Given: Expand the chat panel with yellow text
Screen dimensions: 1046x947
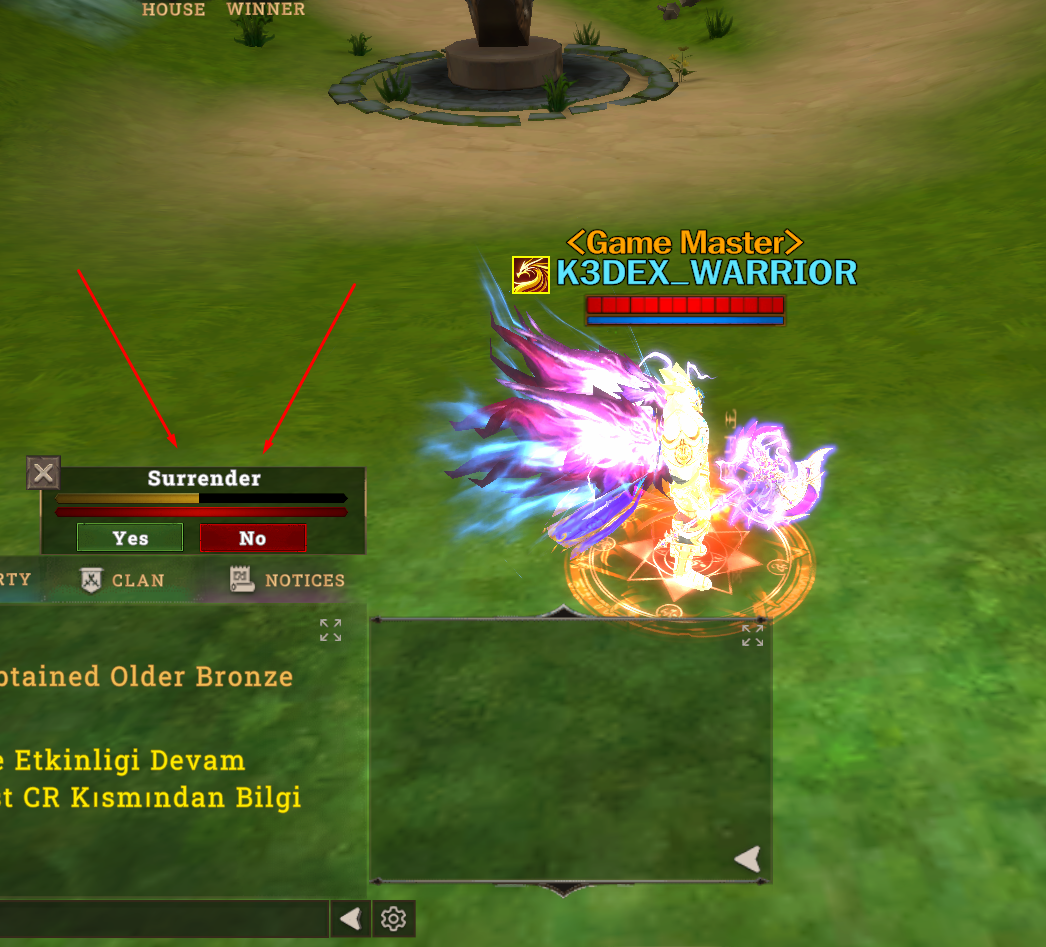Looking at the screenshot, I should (331, 630).
